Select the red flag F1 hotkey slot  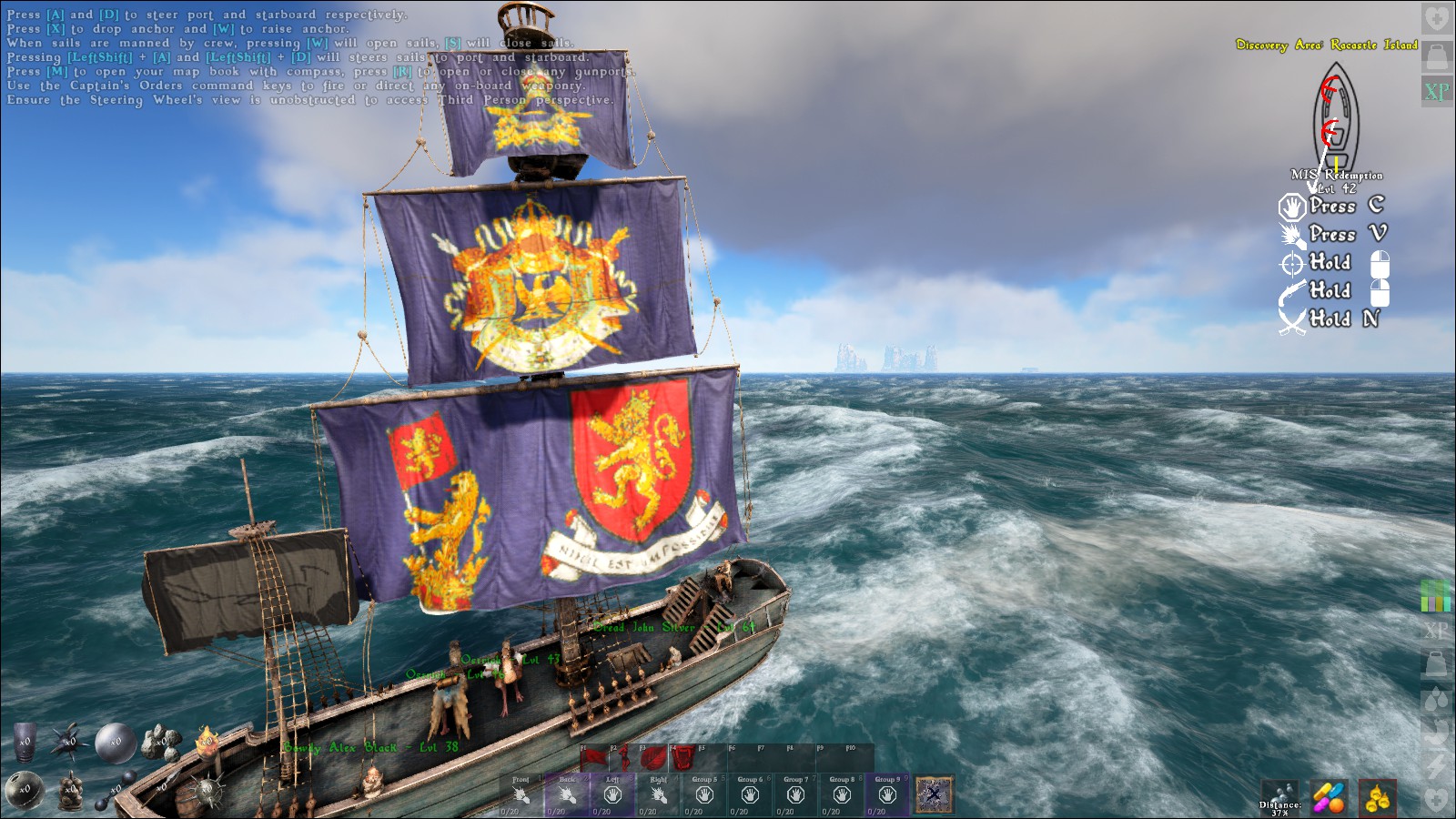pos(594,758)
